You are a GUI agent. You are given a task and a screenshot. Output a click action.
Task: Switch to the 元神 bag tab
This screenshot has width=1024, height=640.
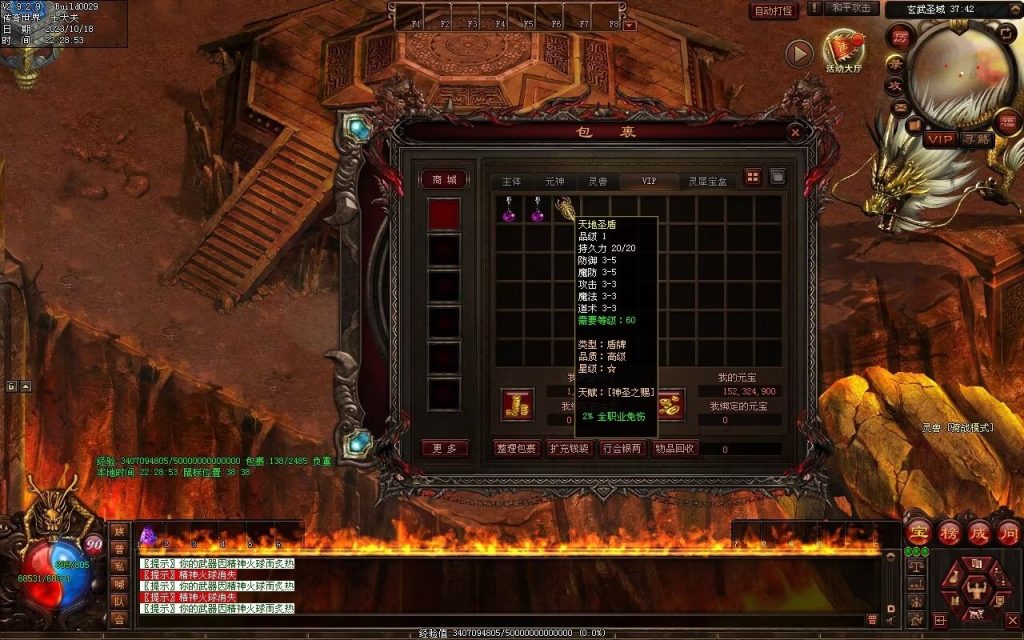tap(554, 181)
